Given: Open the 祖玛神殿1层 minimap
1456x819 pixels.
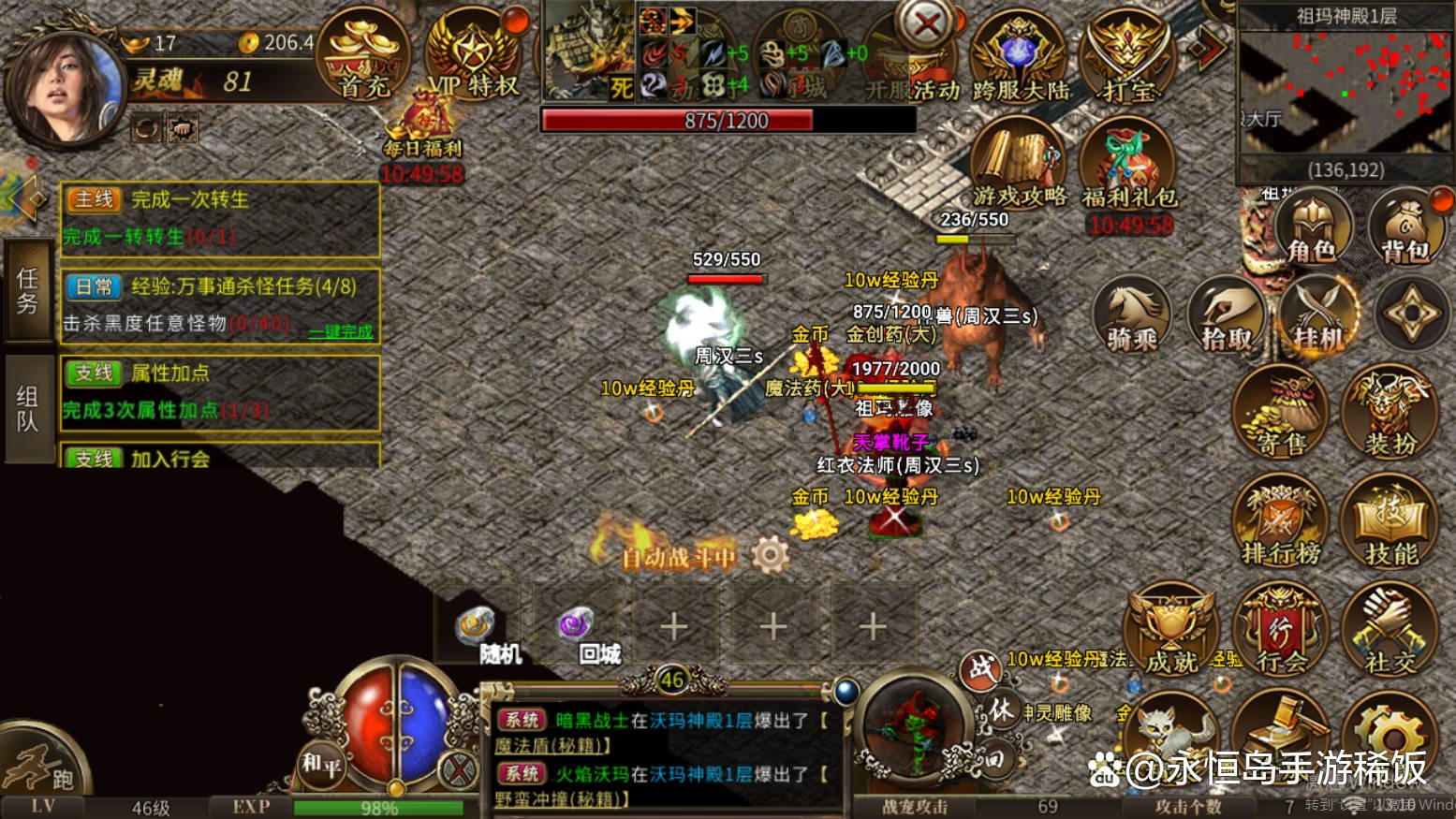Looking at the screenshot, I should 1346,92.
